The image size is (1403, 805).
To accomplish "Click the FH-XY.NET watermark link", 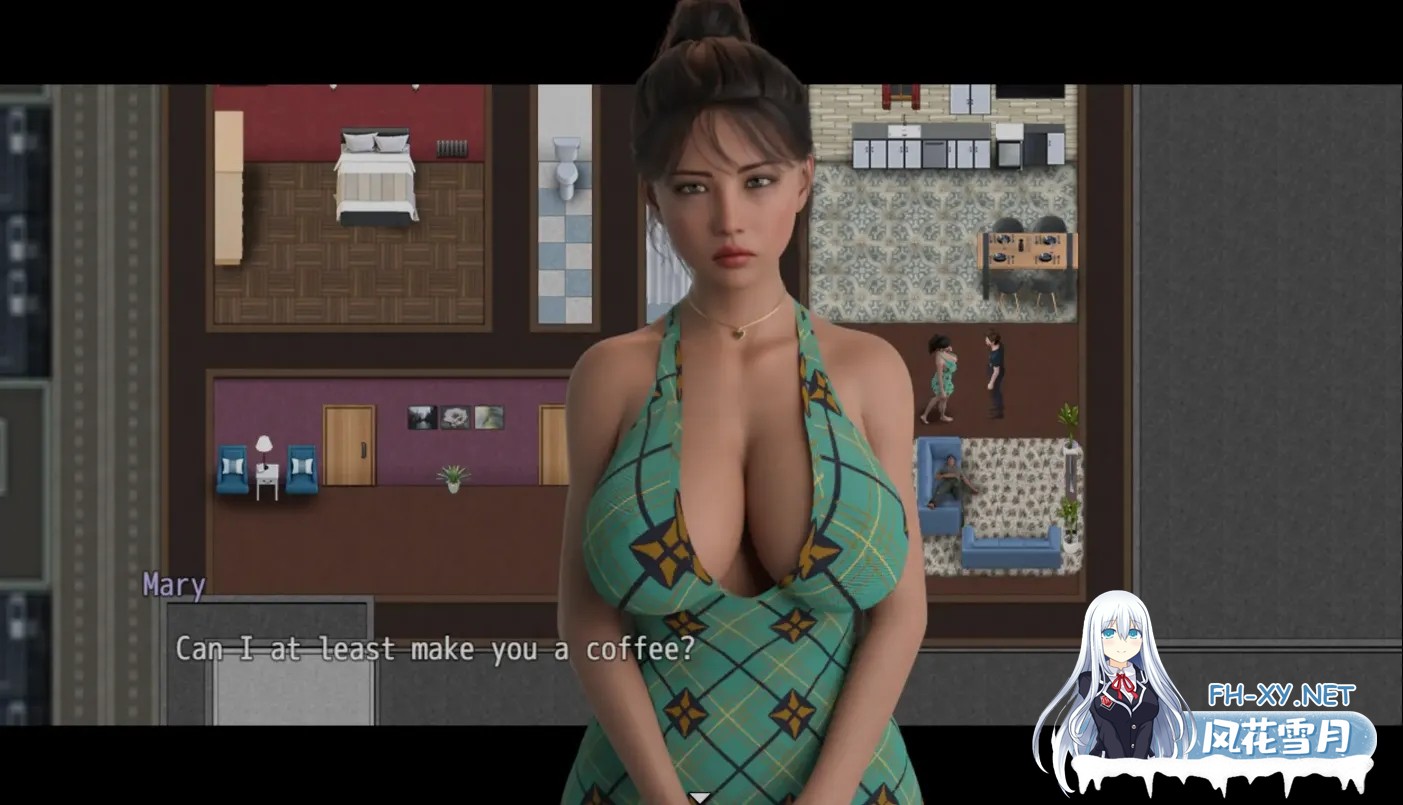I will 1281,695.
